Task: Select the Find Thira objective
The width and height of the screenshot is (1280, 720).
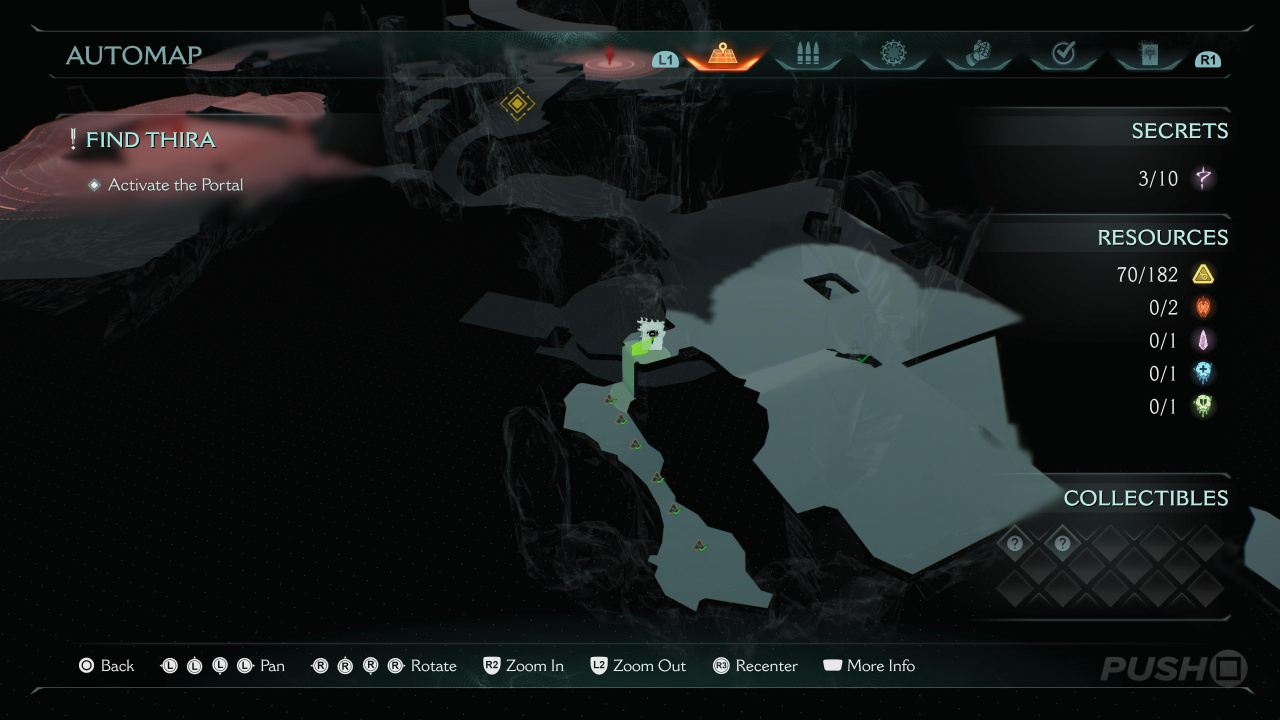Action: [x=150, y=140]
